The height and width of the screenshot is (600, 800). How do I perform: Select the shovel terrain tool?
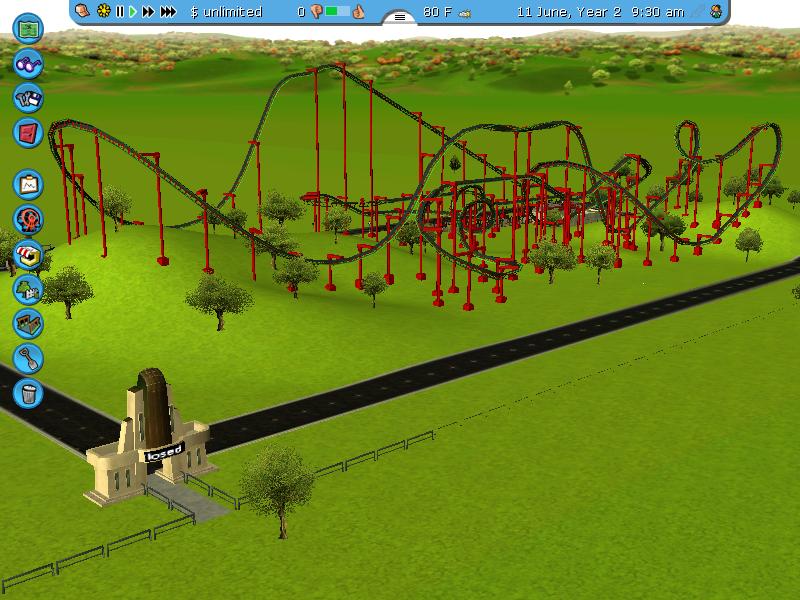pyautogui.click(x=29, y=357)
